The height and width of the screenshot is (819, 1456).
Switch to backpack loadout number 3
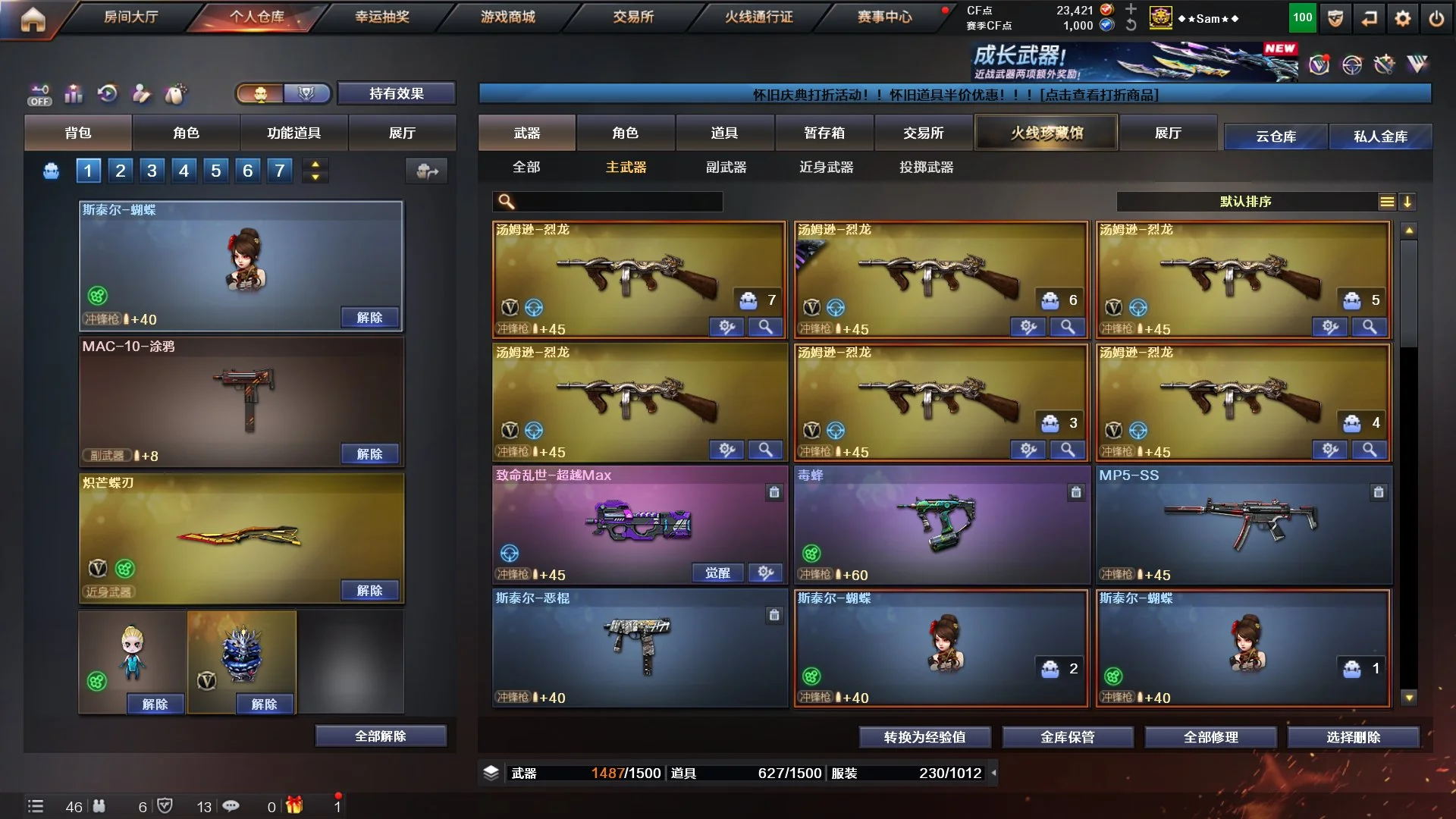tap(152, 171)
